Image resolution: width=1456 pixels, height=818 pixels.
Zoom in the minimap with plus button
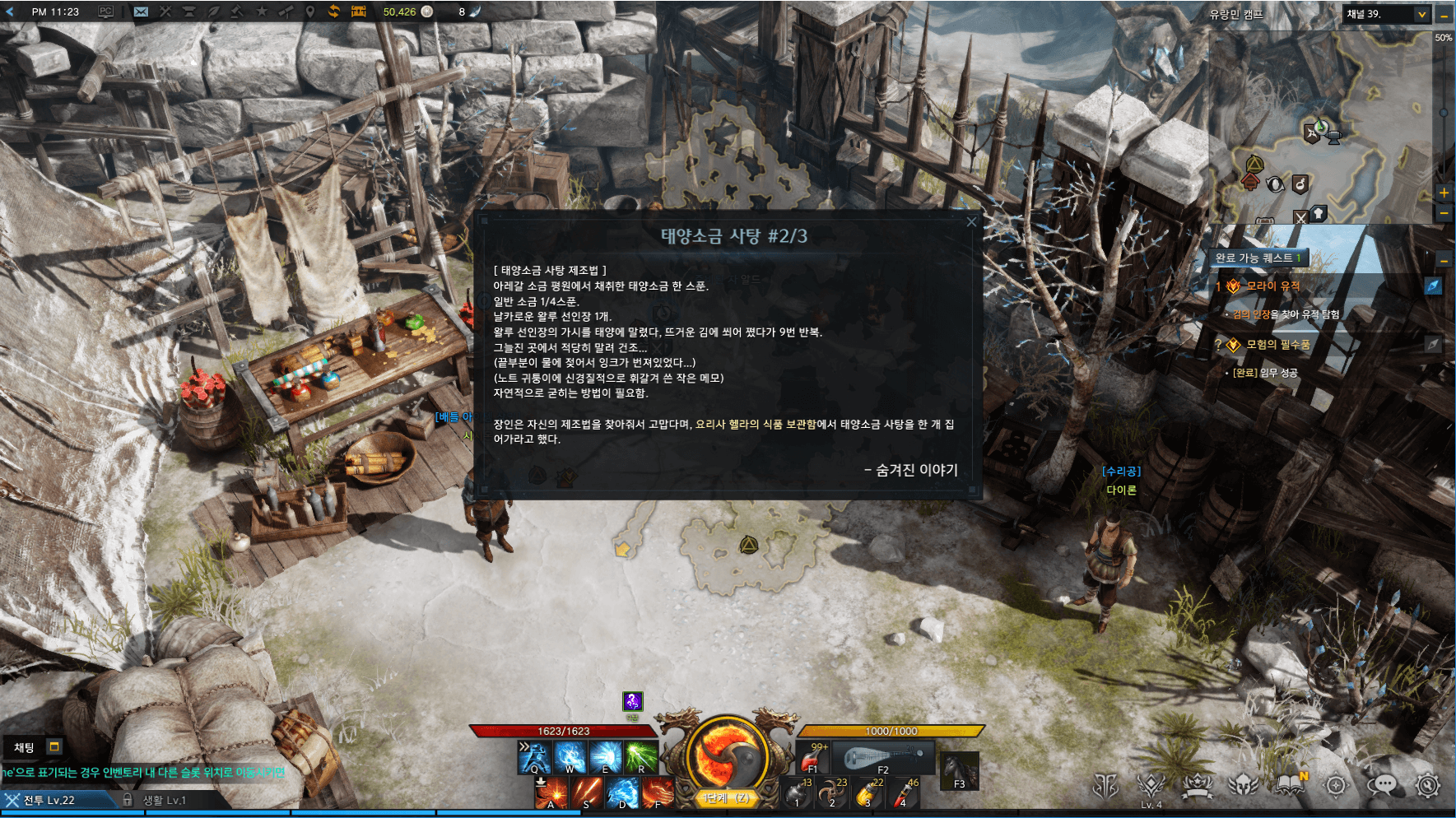coord(1444,193)
